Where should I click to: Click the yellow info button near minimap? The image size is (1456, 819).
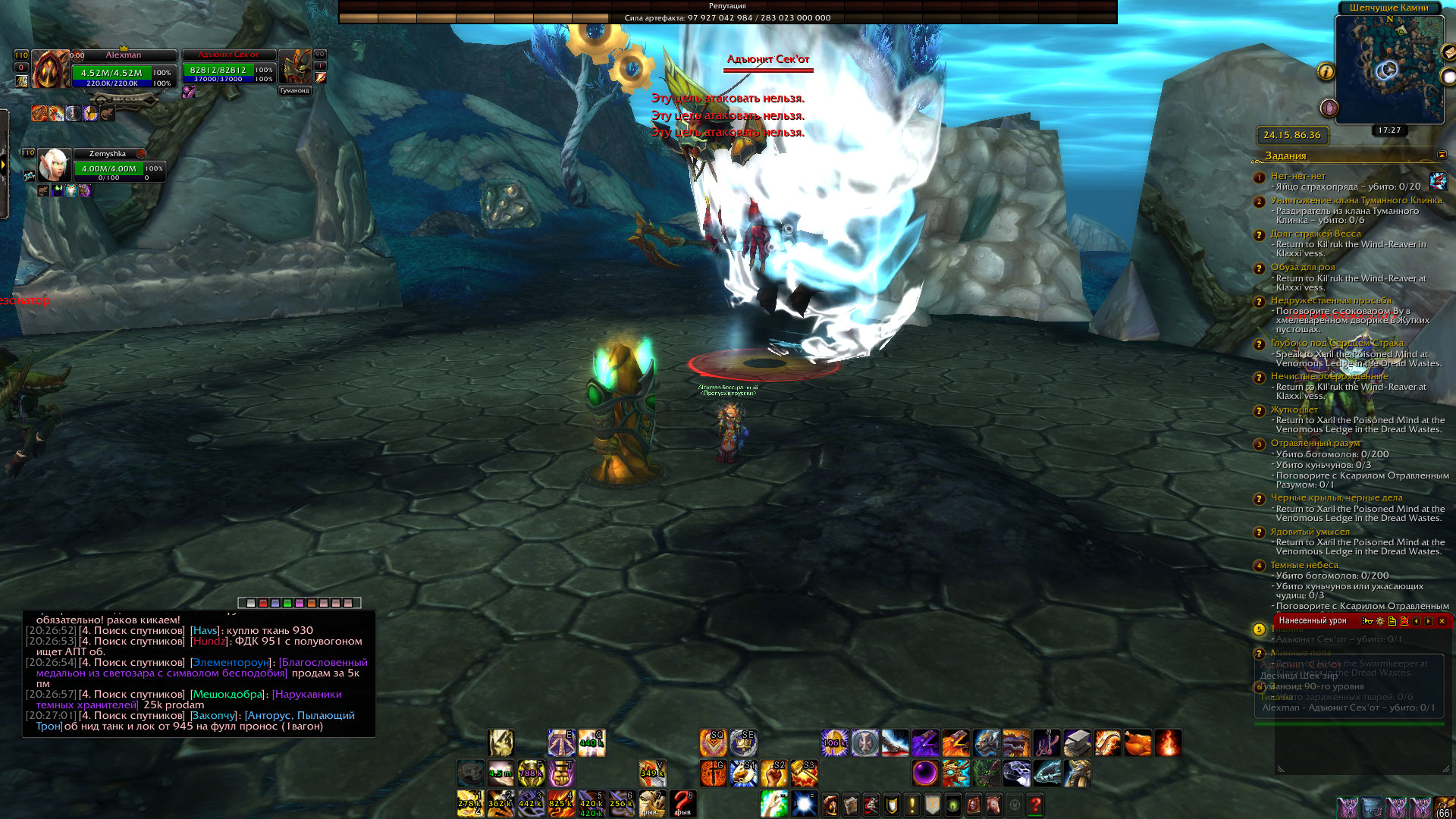coord(1326,71)
